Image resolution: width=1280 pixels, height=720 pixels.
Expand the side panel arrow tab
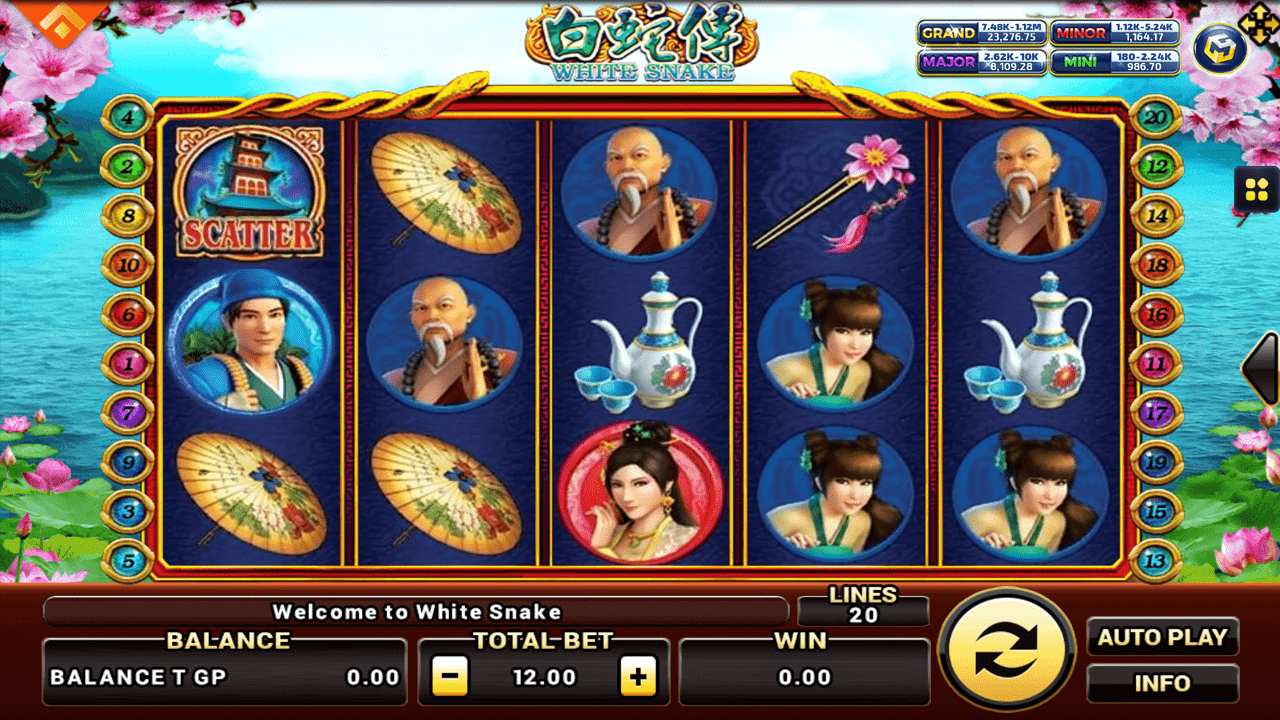point(1262,368)
